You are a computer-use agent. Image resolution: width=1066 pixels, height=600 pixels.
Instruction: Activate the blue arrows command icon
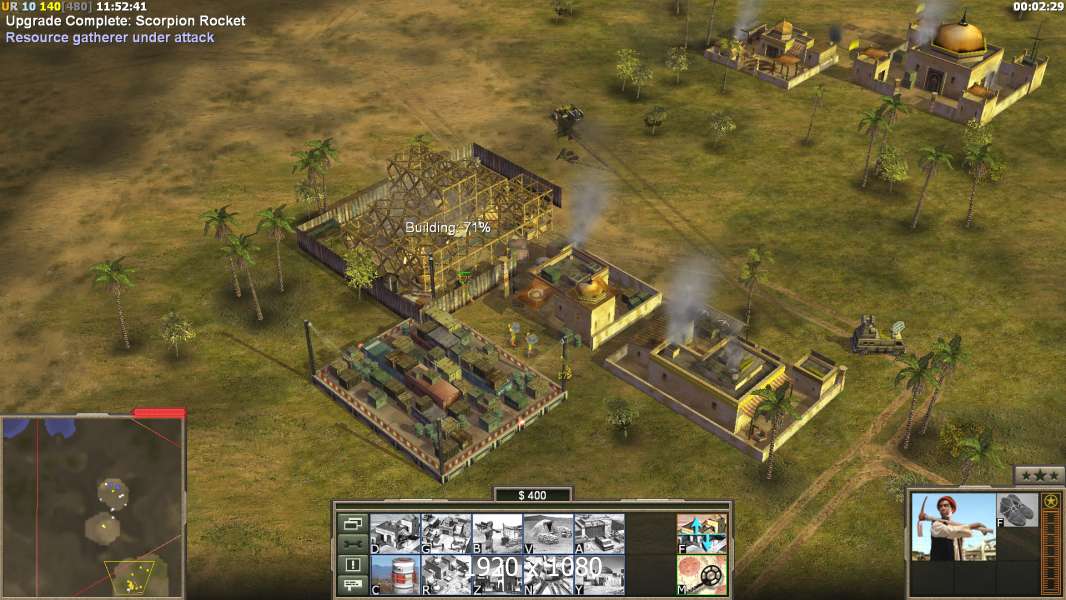click(x=702, y=533)
